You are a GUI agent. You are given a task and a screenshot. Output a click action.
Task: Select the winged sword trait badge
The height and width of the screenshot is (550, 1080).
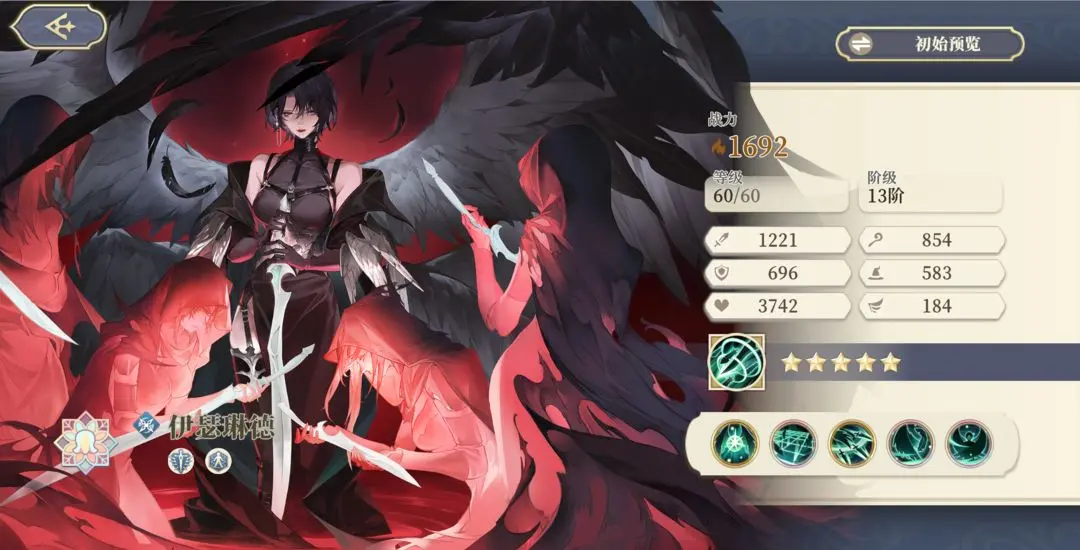[x=181, y=460]
